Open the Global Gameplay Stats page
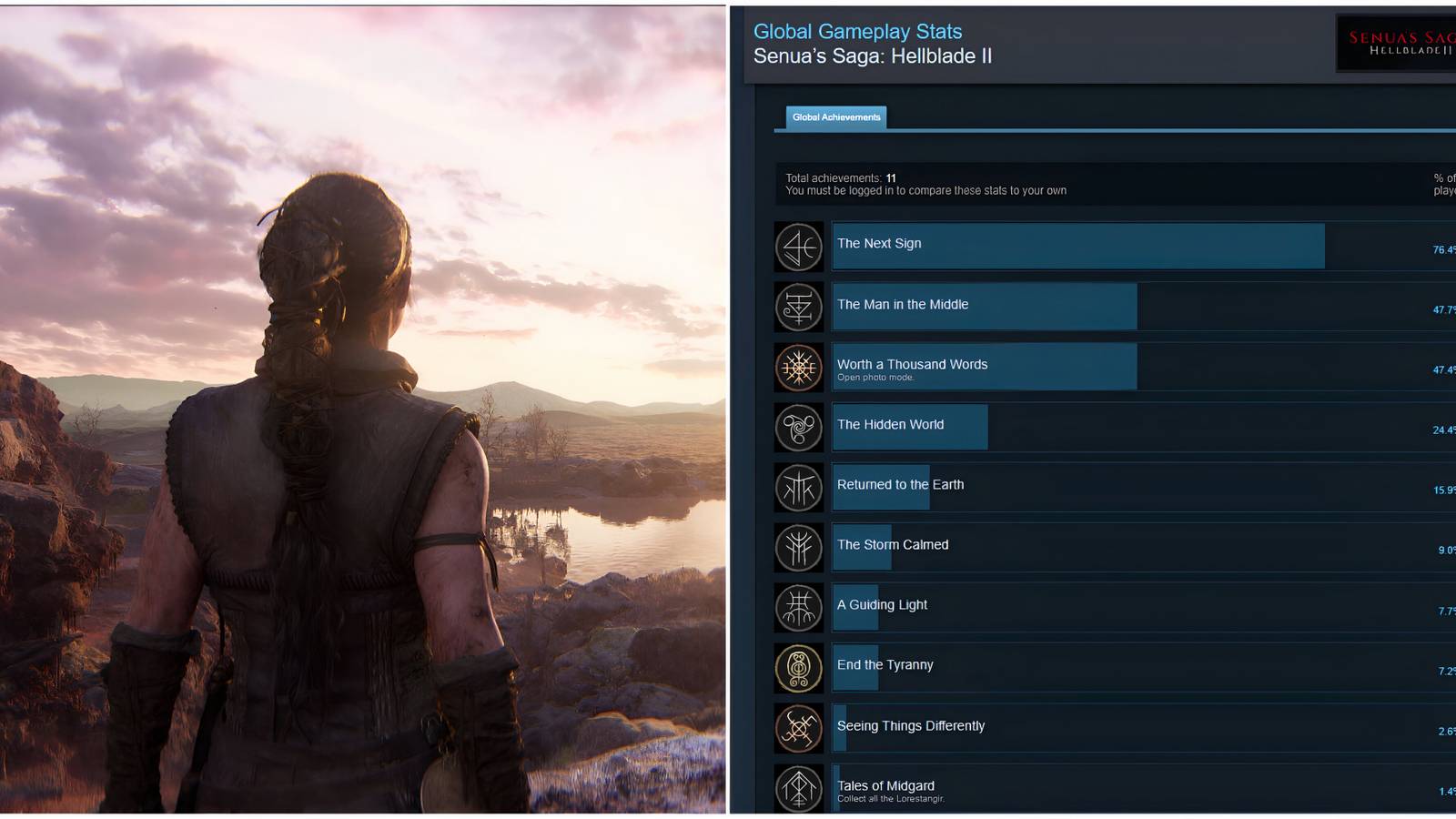The image size is (1456, 819). pos(857,31)
